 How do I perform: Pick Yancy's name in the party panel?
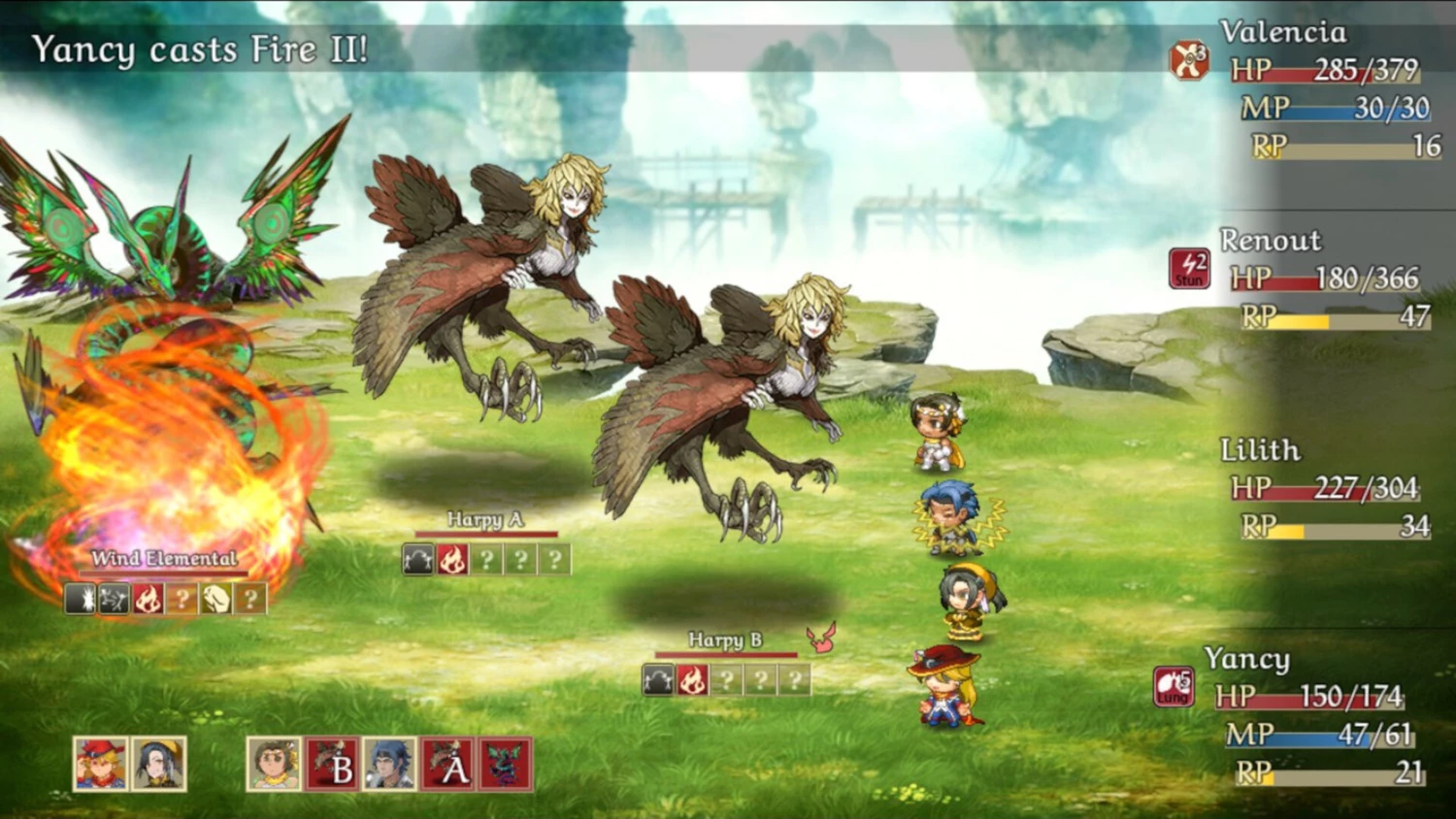pyautogui.click(x=1246, y=659)
